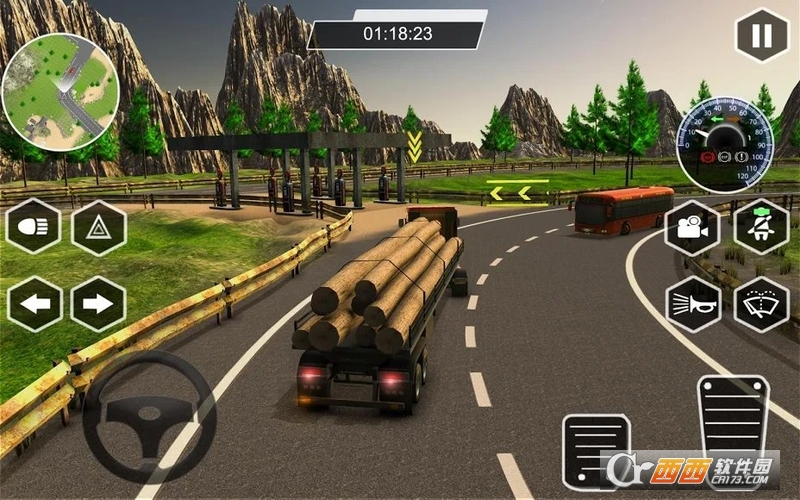This screenshot has height=500, width=800.
Task: Toggle the seatbelt button
Action: point(762,227)
